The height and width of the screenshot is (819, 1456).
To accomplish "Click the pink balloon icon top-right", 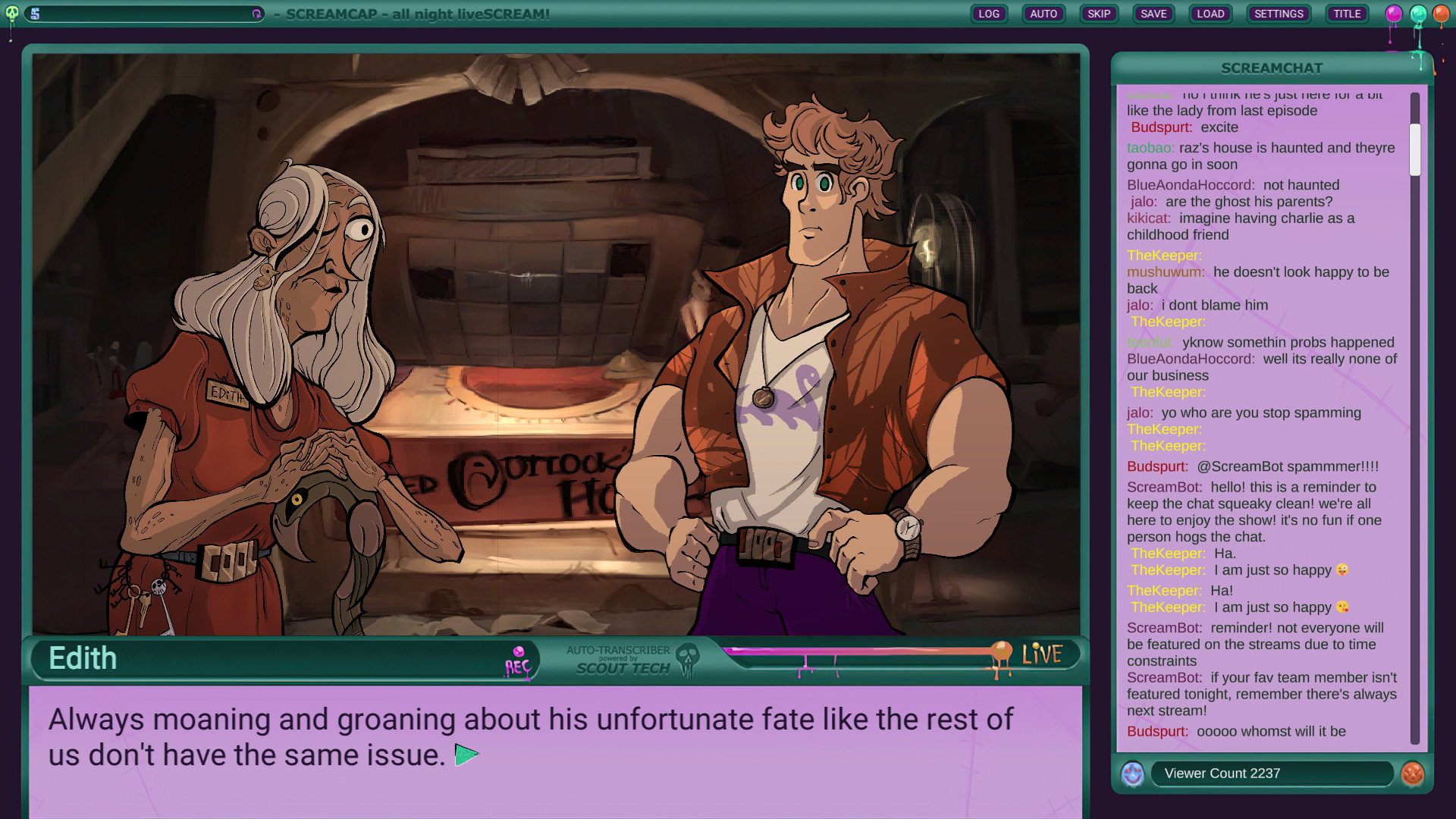I will pyautogui.click(x=1392, y=12).
